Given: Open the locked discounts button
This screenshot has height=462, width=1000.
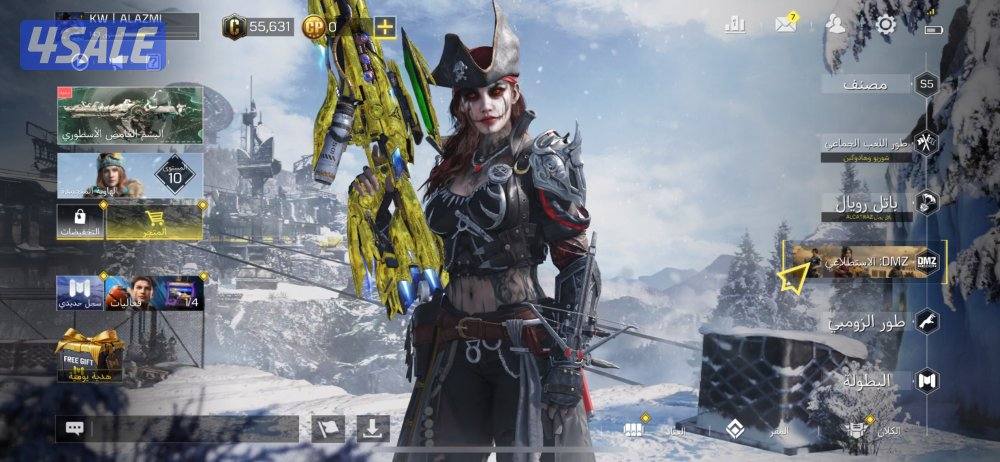Looking at the screenshot, I should [x=80, y=223].
